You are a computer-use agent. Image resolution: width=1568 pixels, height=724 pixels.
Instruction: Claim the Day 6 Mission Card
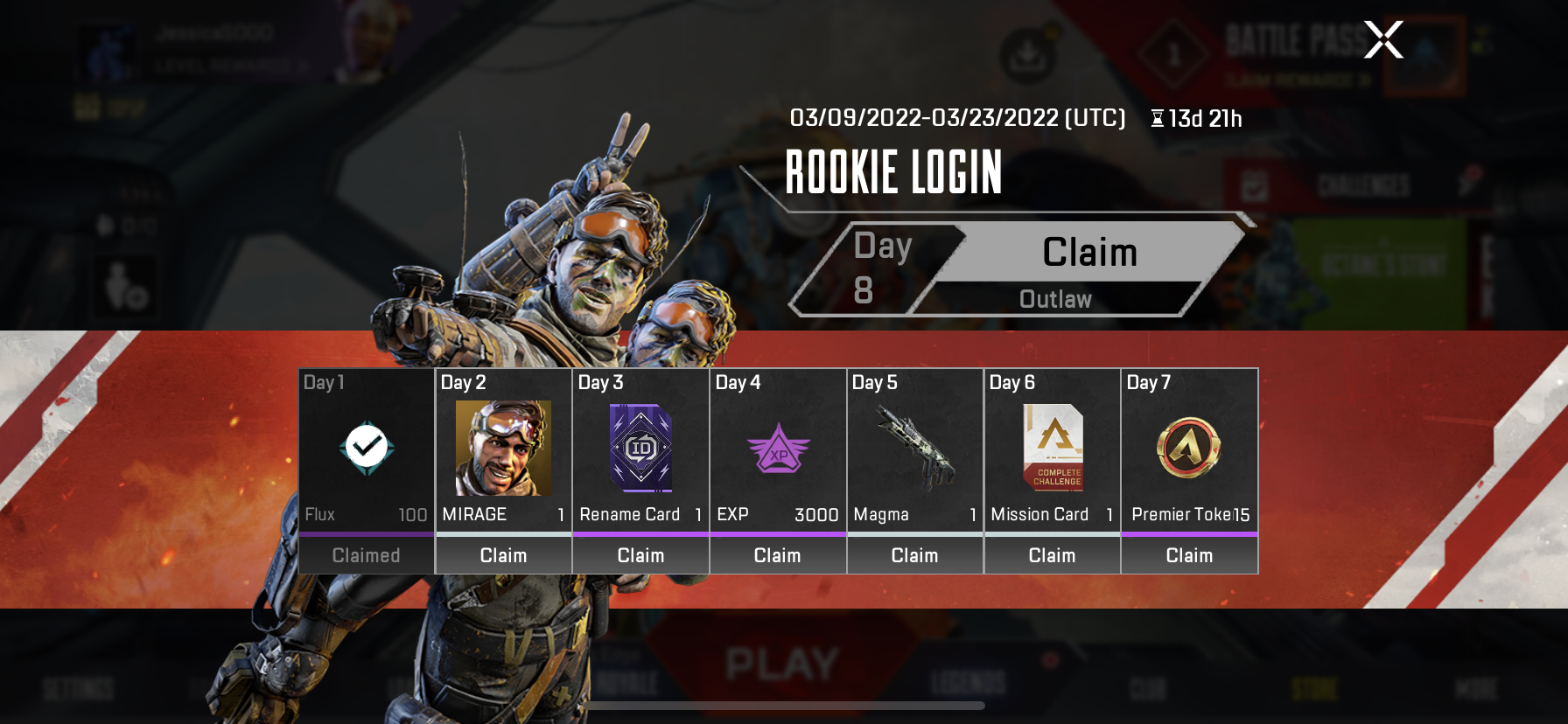(x=1052, y=555)
